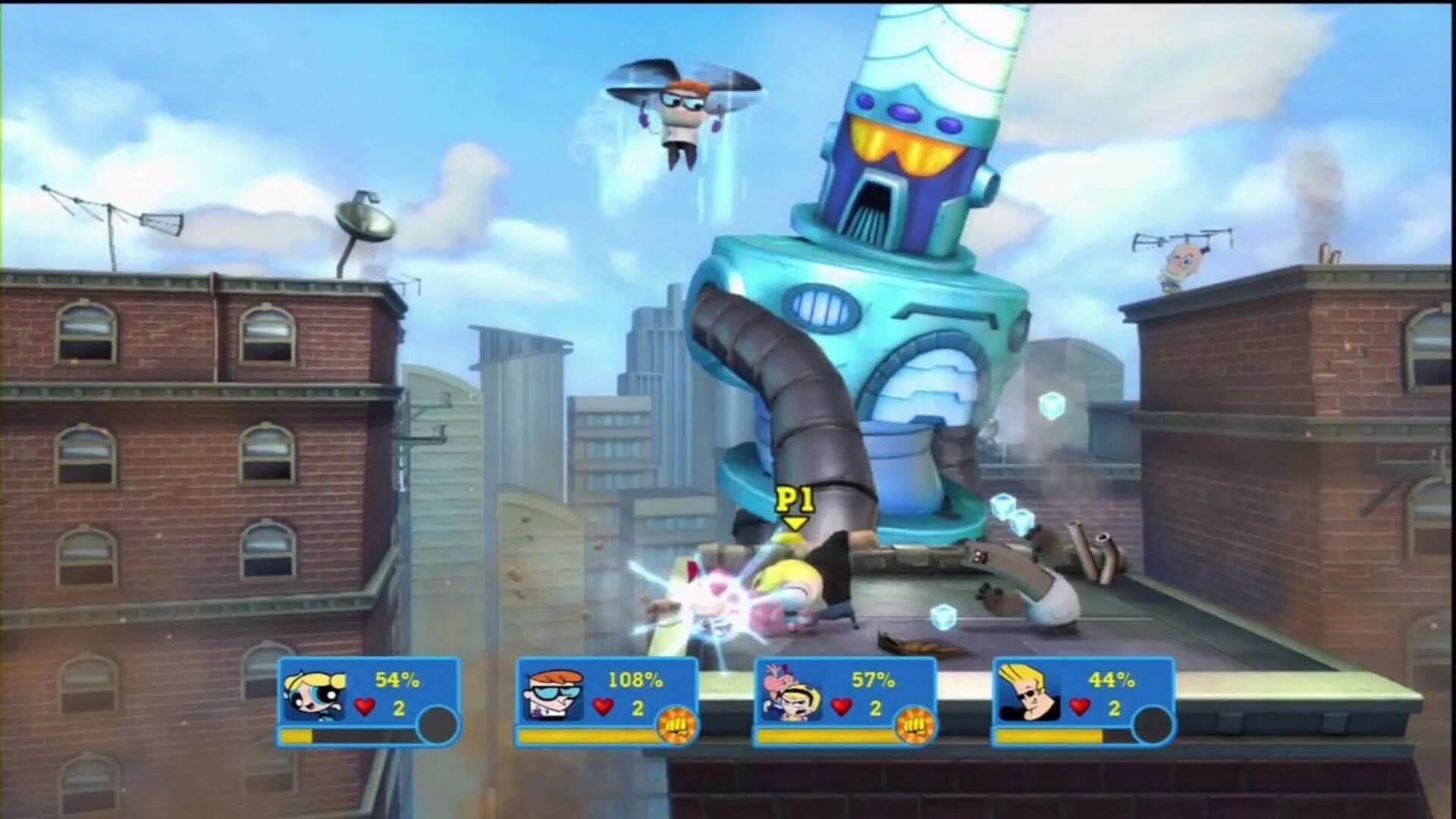Click the P1 player indicator marker
1456x819 pixels.
[x=794, y=497]
